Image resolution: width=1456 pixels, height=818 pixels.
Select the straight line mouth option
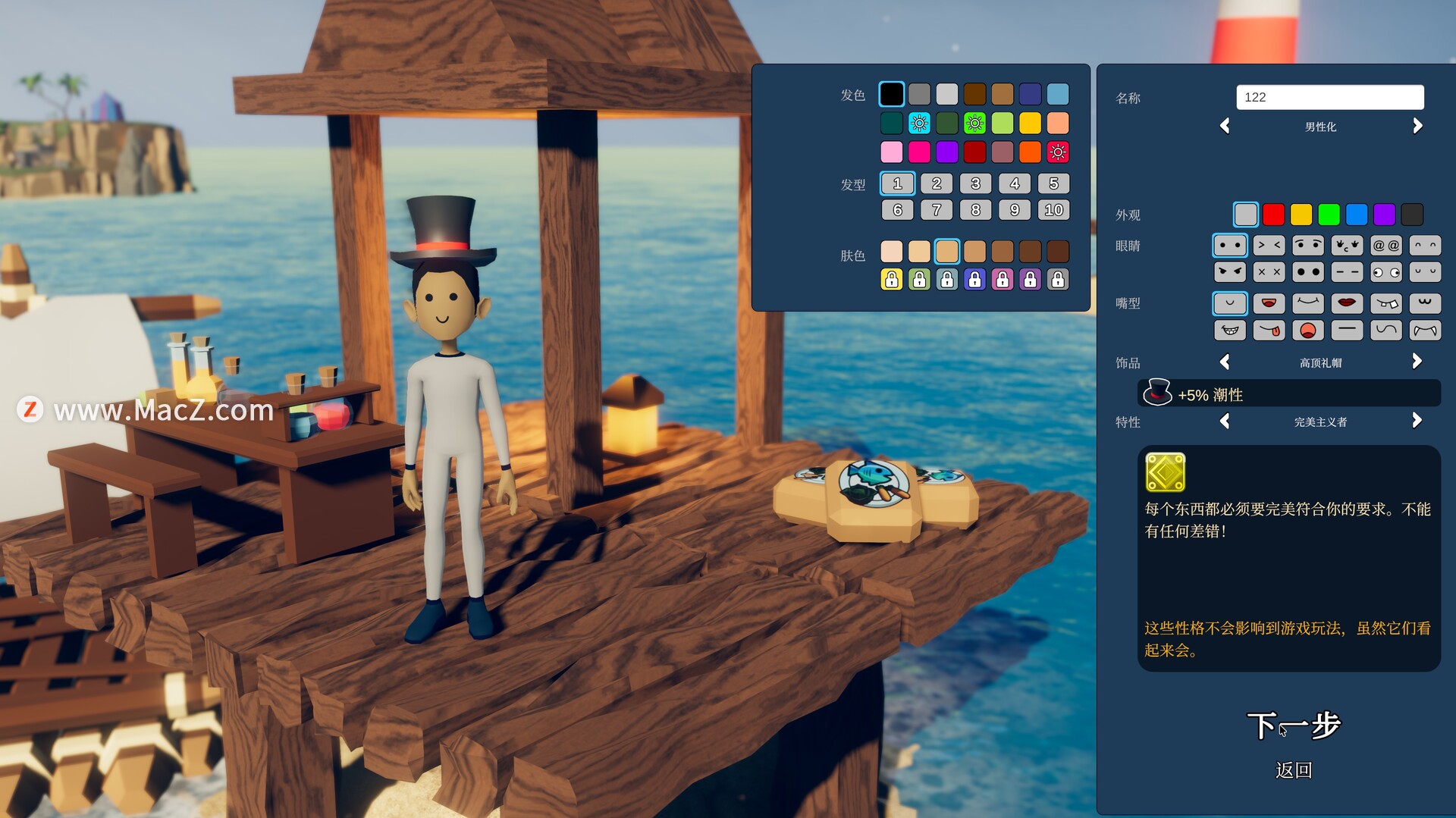click(1347, 330)
